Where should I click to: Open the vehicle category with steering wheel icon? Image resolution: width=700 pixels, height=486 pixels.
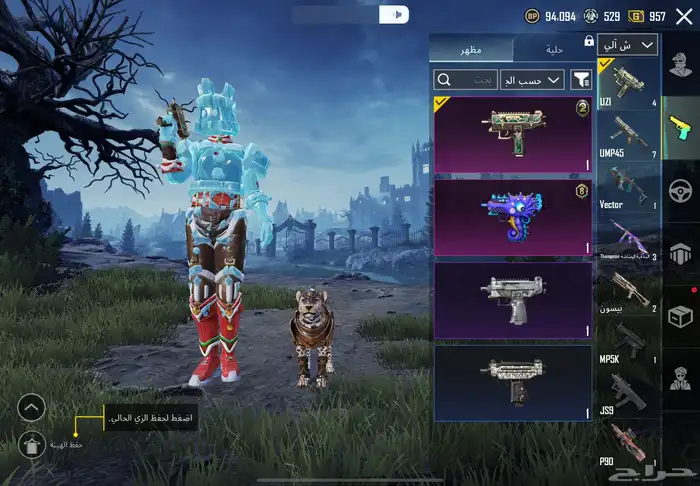coord(680,190)
